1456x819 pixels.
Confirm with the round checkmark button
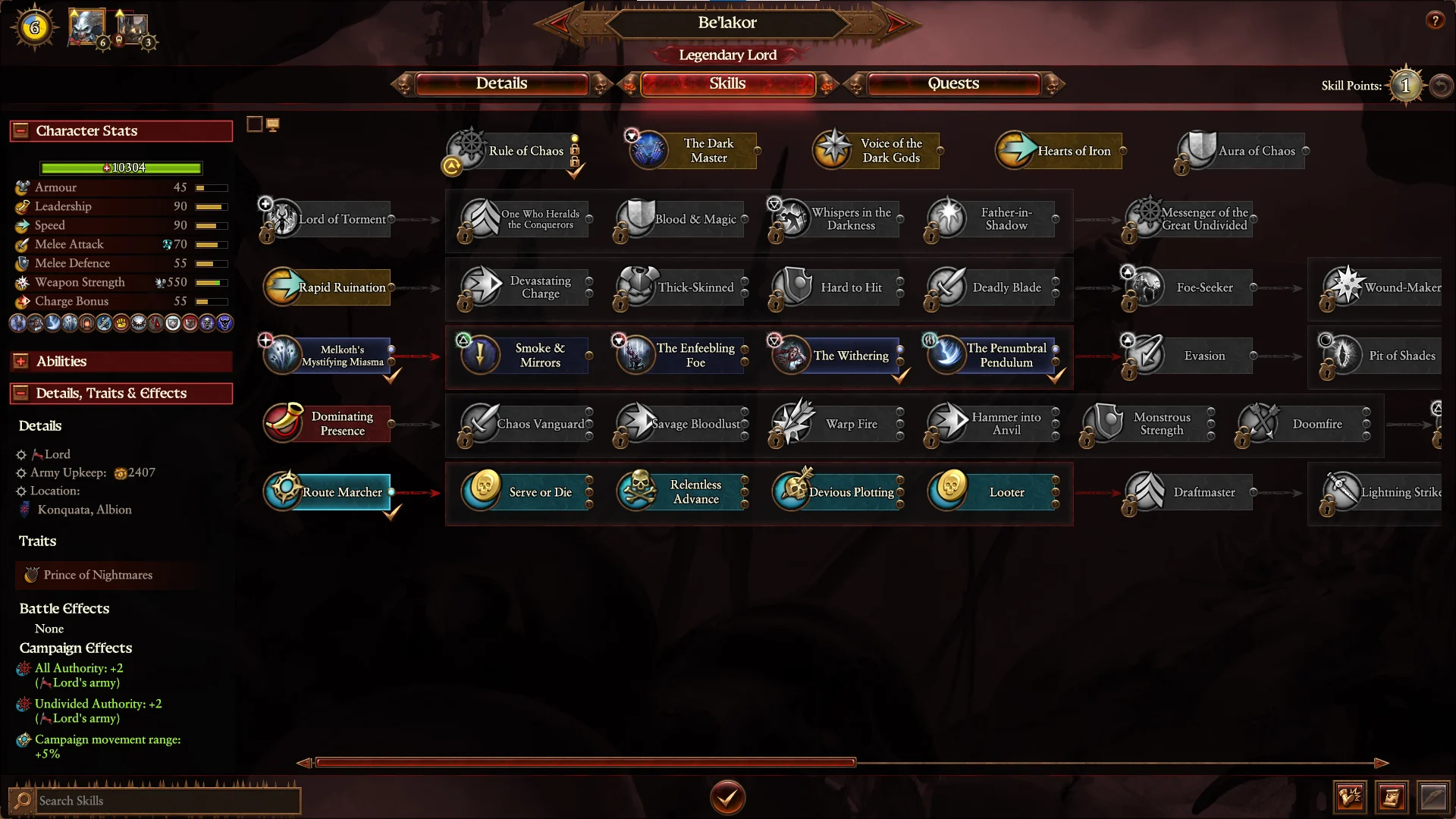click(727, 797)
